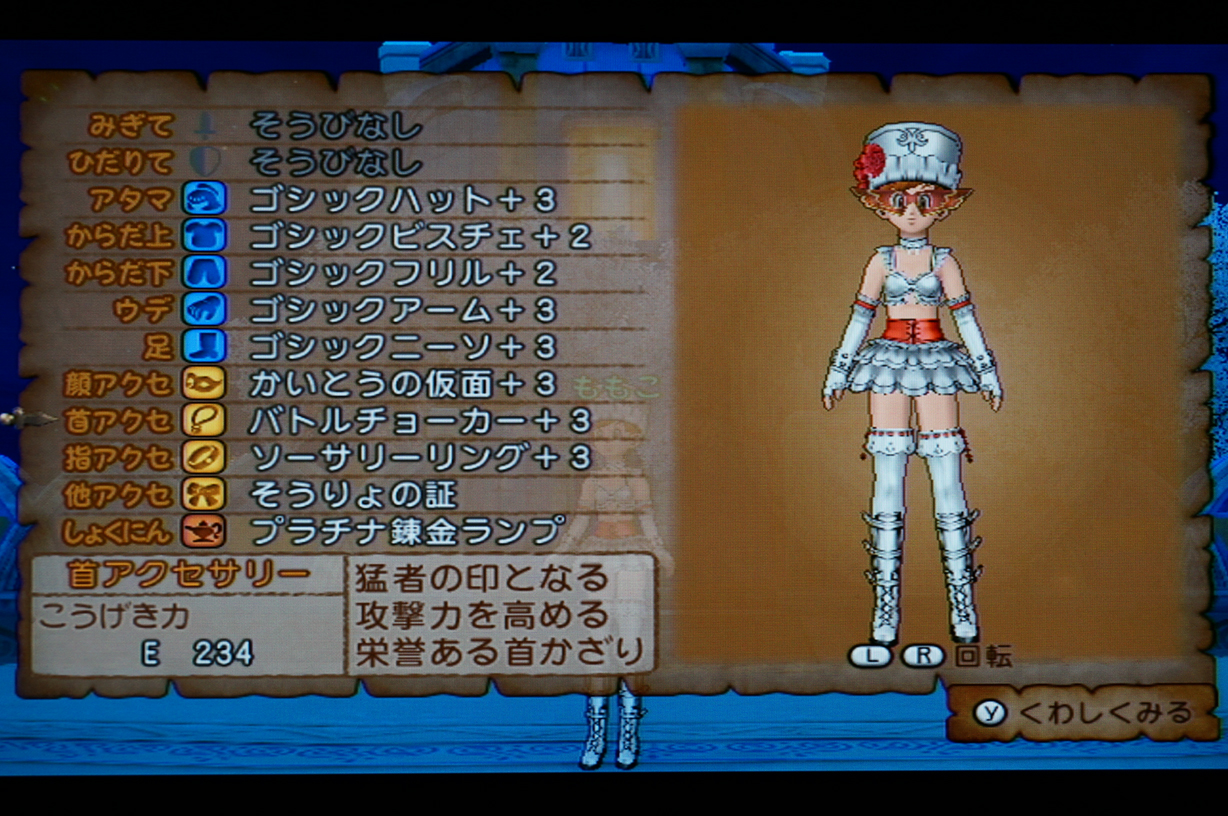Select the ソーサリーリング+3 ring accessory
Viewport: 1228px width, 816px height.
click(x=419, y=457)
